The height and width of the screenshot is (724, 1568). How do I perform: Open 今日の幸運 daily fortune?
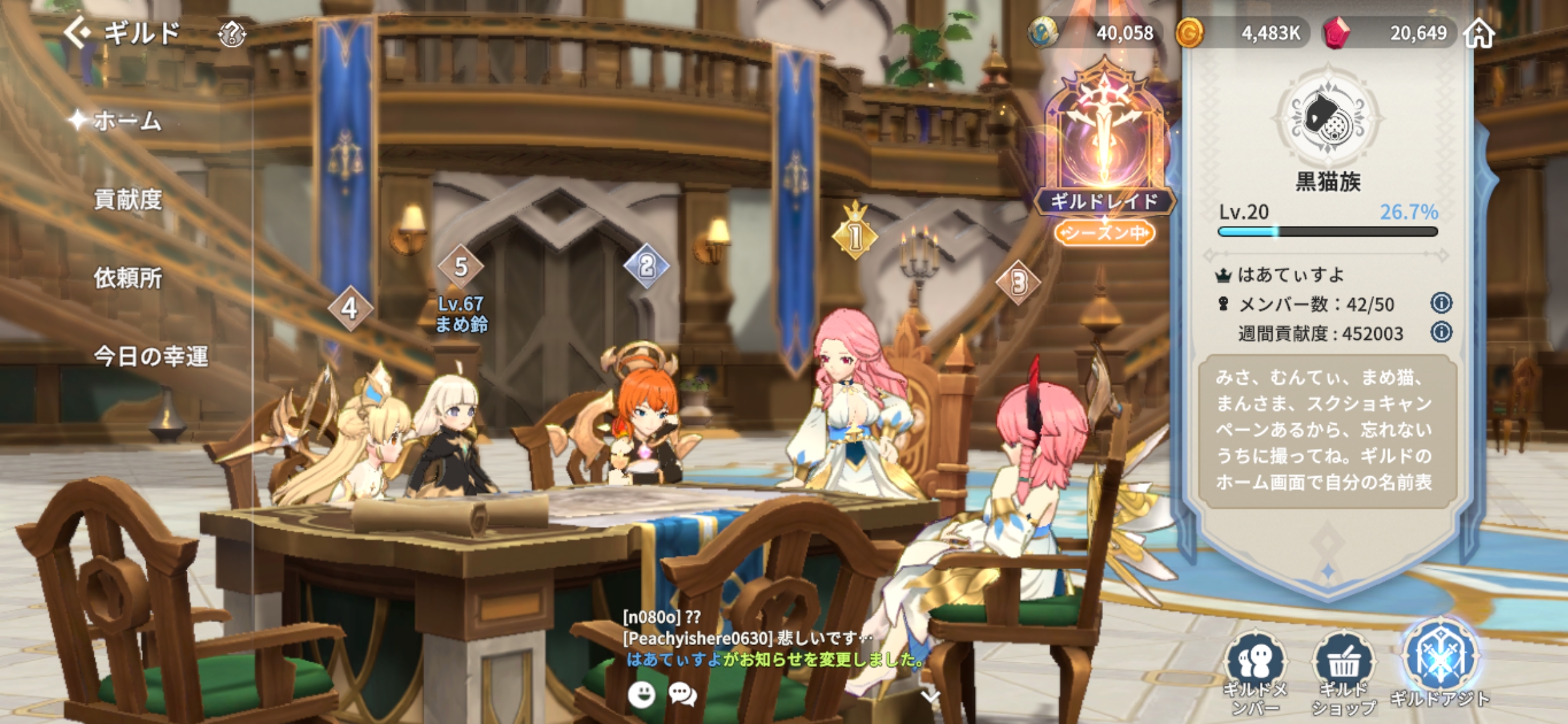click(150, 356)
